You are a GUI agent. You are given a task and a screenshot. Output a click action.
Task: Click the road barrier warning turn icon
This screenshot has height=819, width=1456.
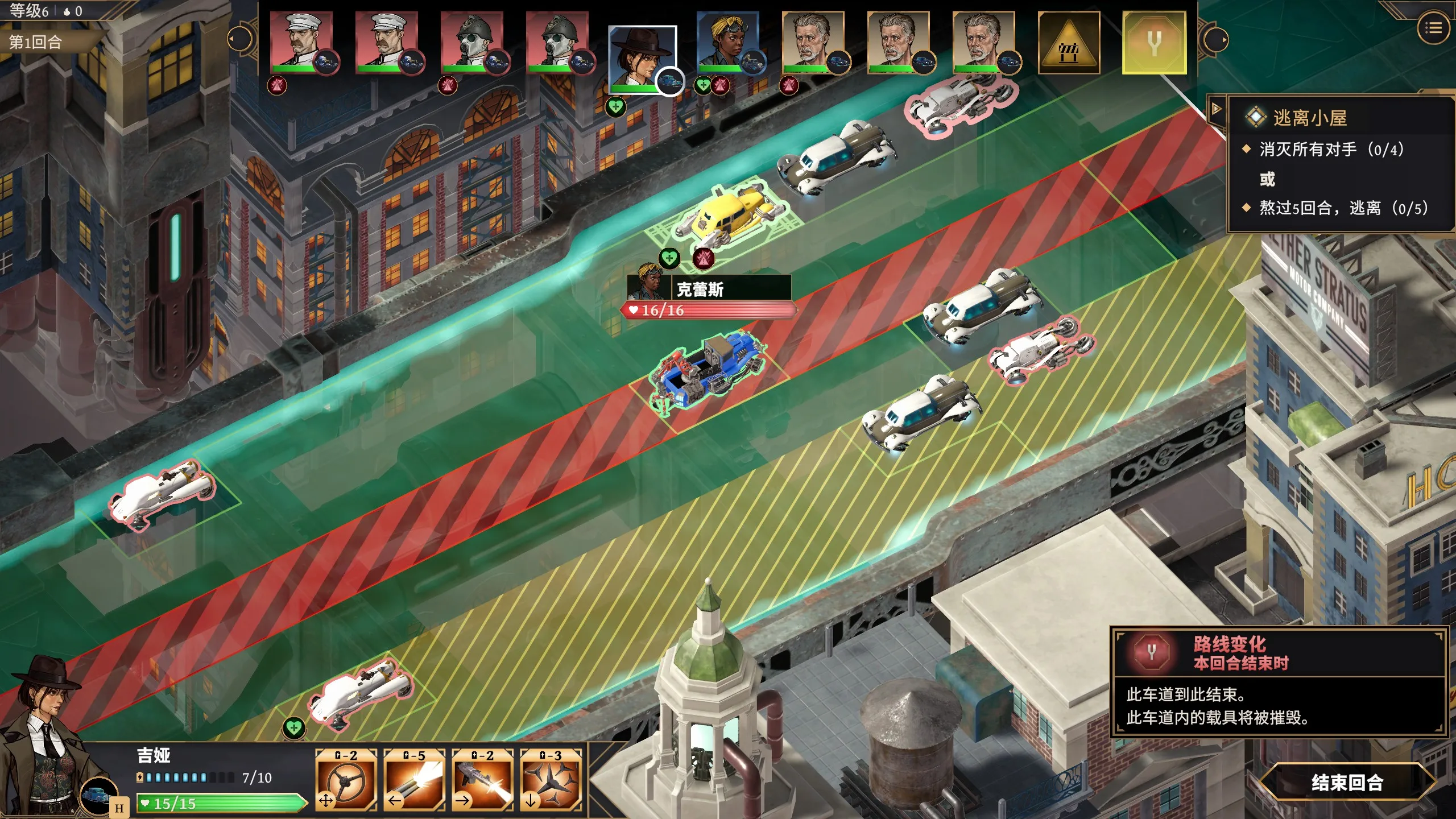[x=1069, y=43]
